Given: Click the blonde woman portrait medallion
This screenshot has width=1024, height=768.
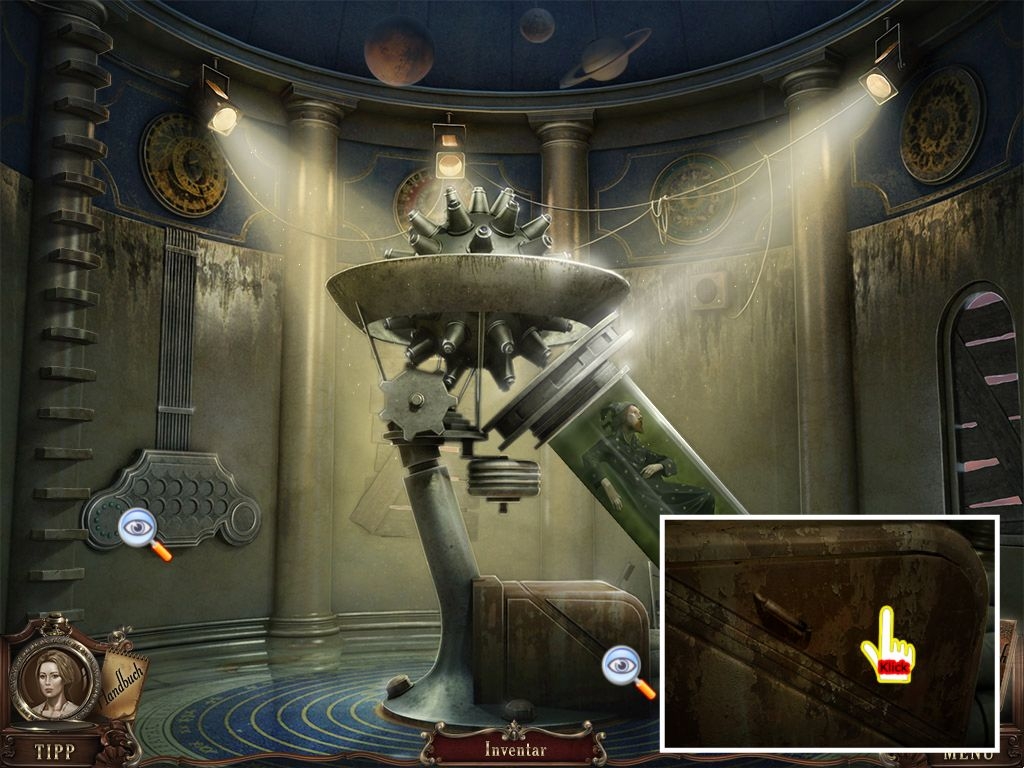Looking at the screenshot, I should coord(55,681).
